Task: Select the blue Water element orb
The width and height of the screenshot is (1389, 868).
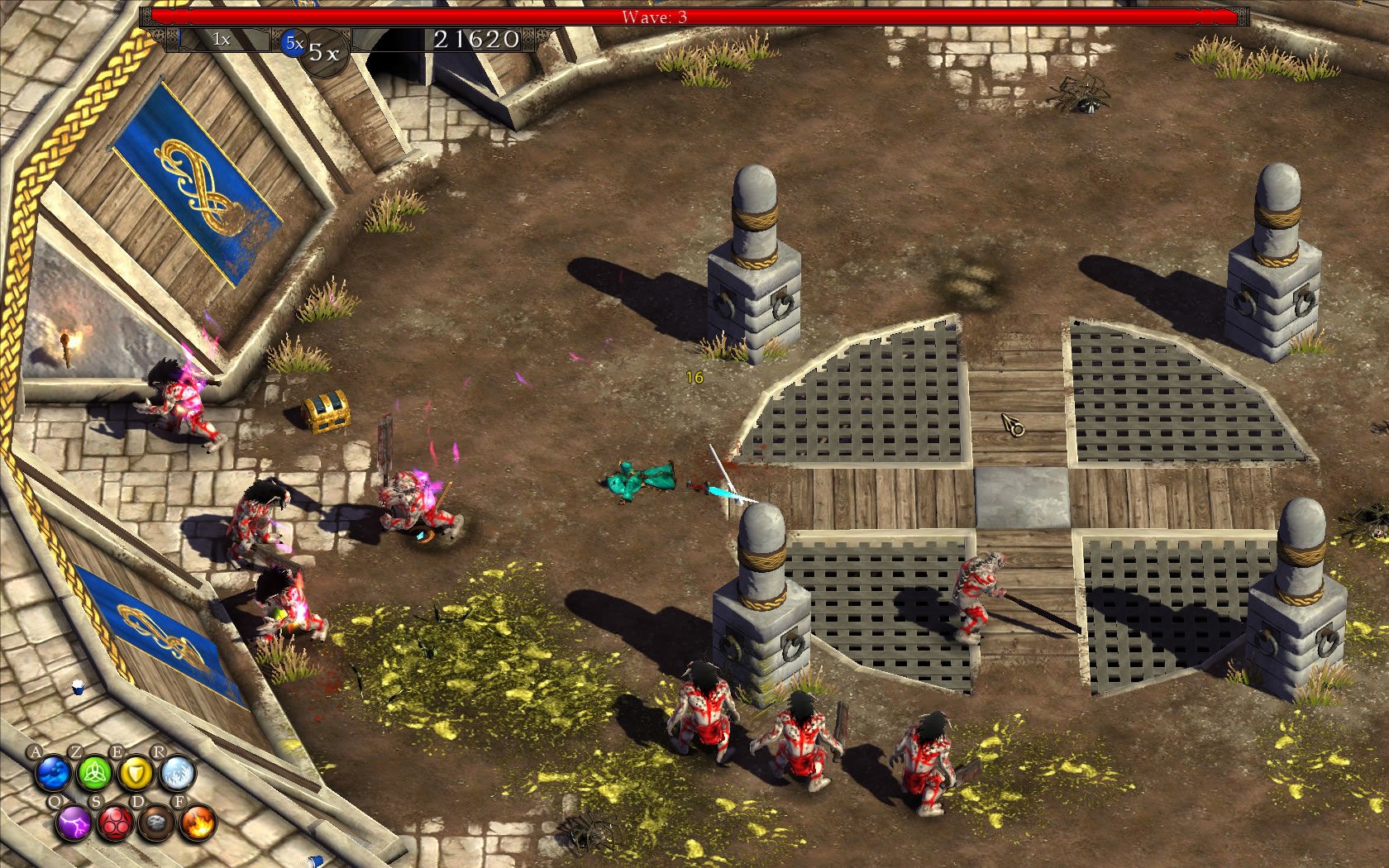Action: [x=53, y=775]
